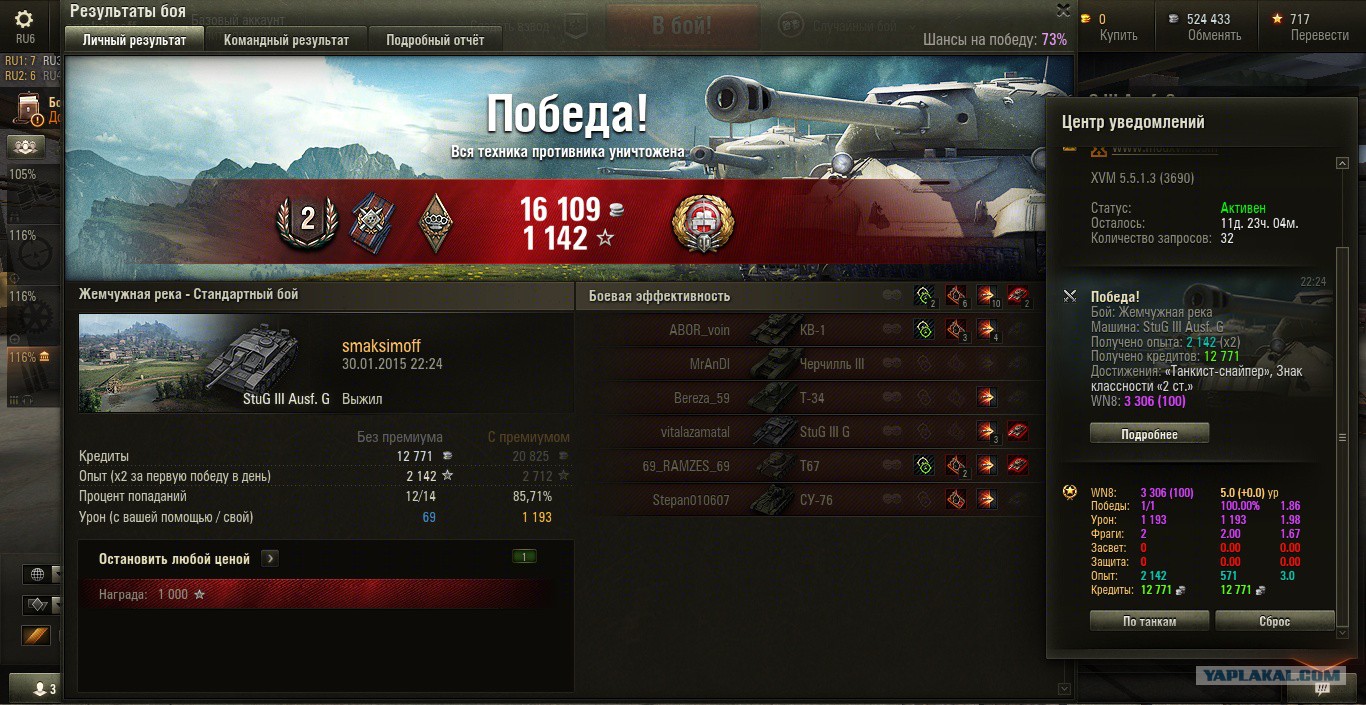The height and width of the screenshot is (705, 1366).
Task: Select the Личный результат tab
Action: tap(134, 40)
